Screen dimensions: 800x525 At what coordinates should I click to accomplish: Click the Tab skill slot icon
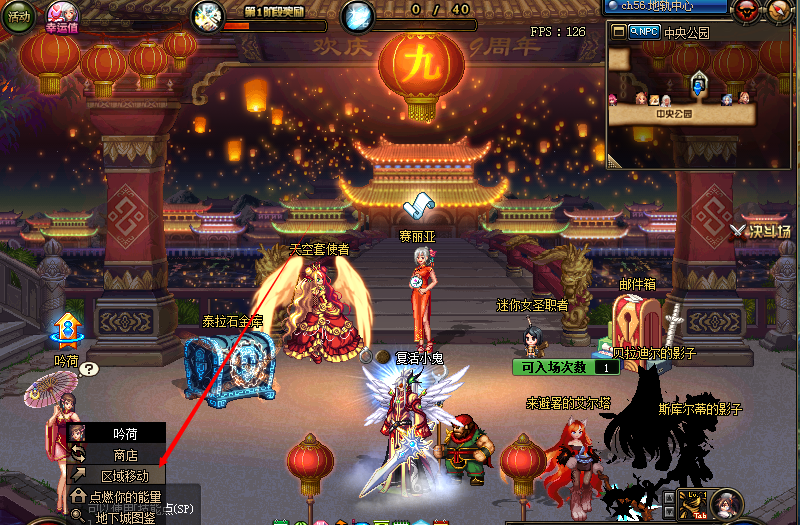click(x=693, y=506)
